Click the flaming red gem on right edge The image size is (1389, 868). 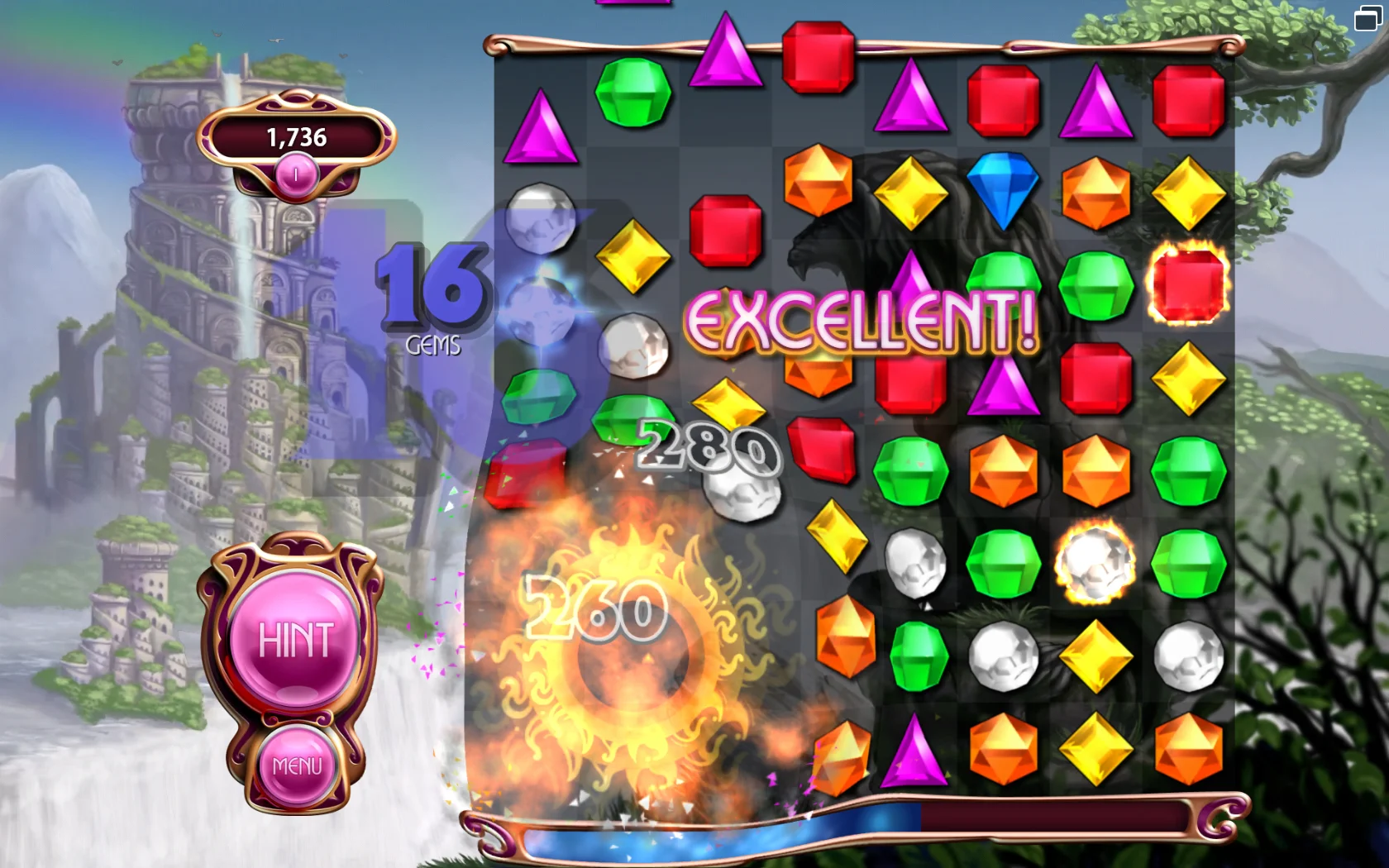[1188, 285]
